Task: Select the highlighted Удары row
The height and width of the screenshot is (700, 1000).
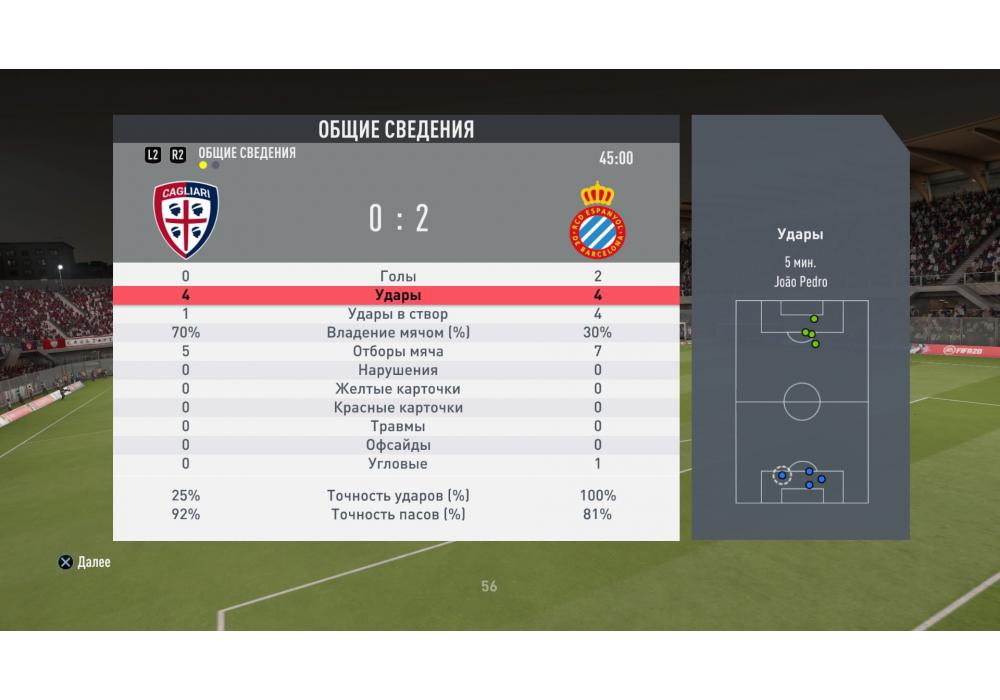Action: click(398, 295)
